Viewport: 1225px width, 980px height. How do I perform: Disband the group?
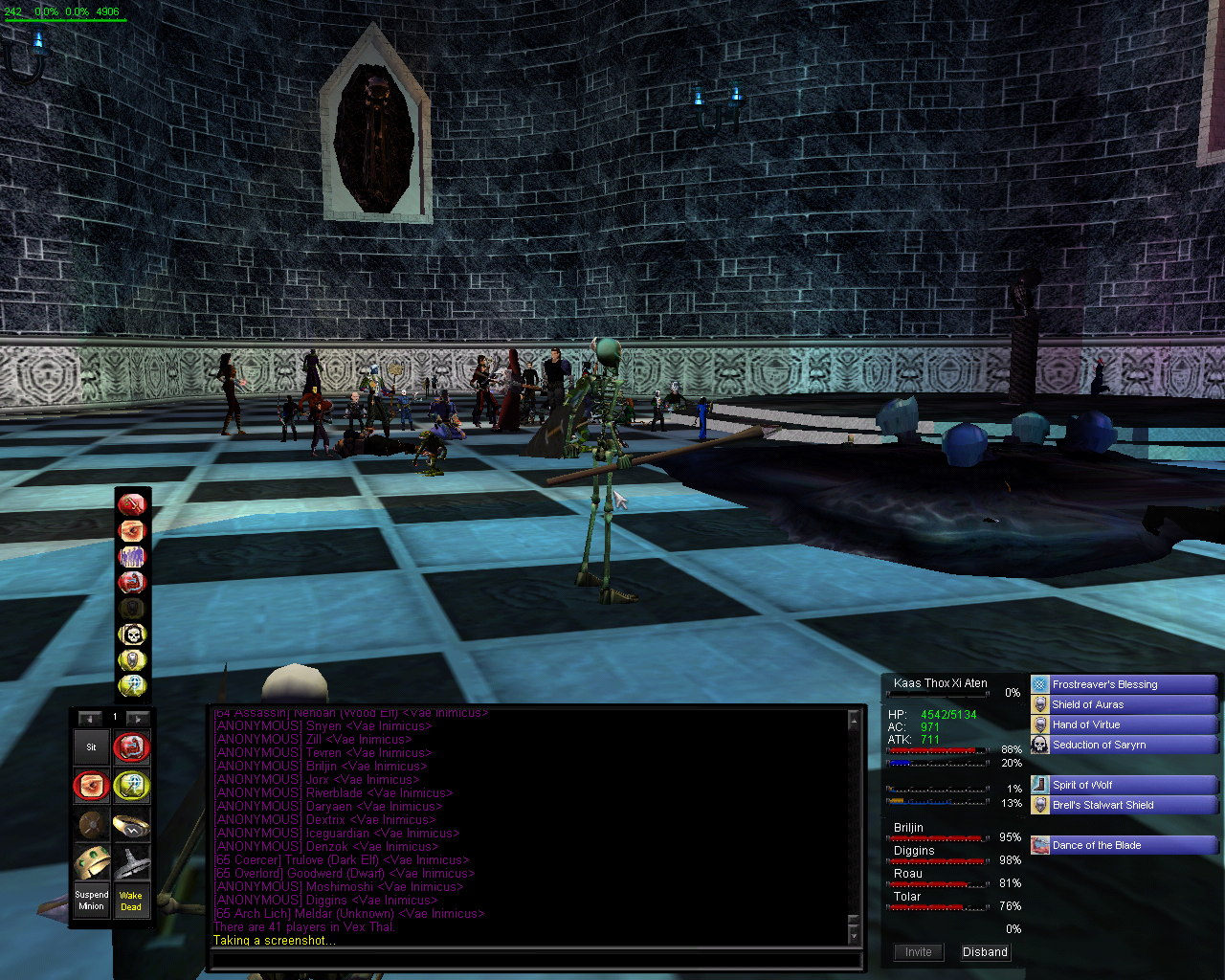pos(985,952)
